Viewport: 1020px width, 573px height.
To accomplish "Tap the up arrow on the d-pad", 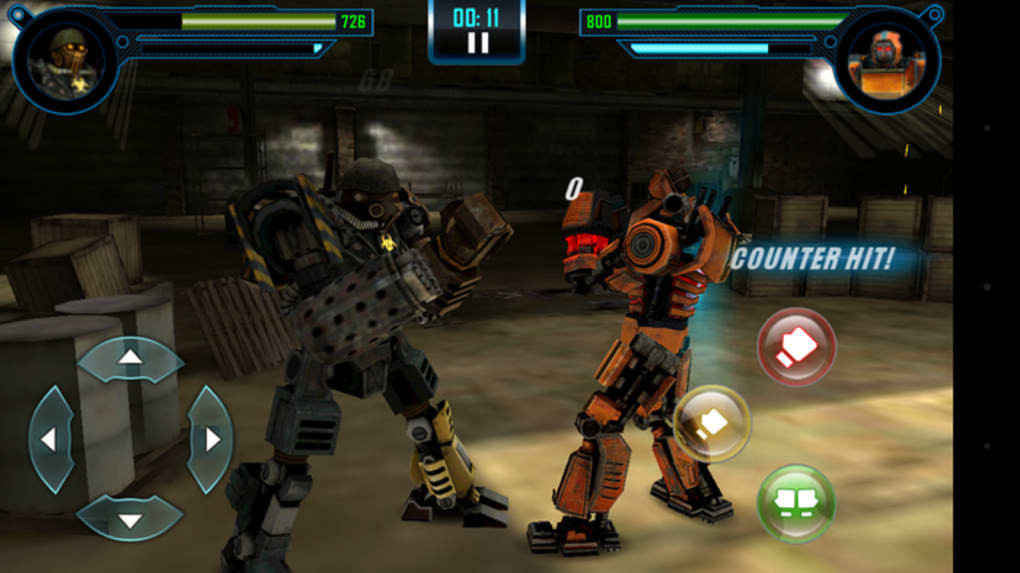I will [130, 358].
